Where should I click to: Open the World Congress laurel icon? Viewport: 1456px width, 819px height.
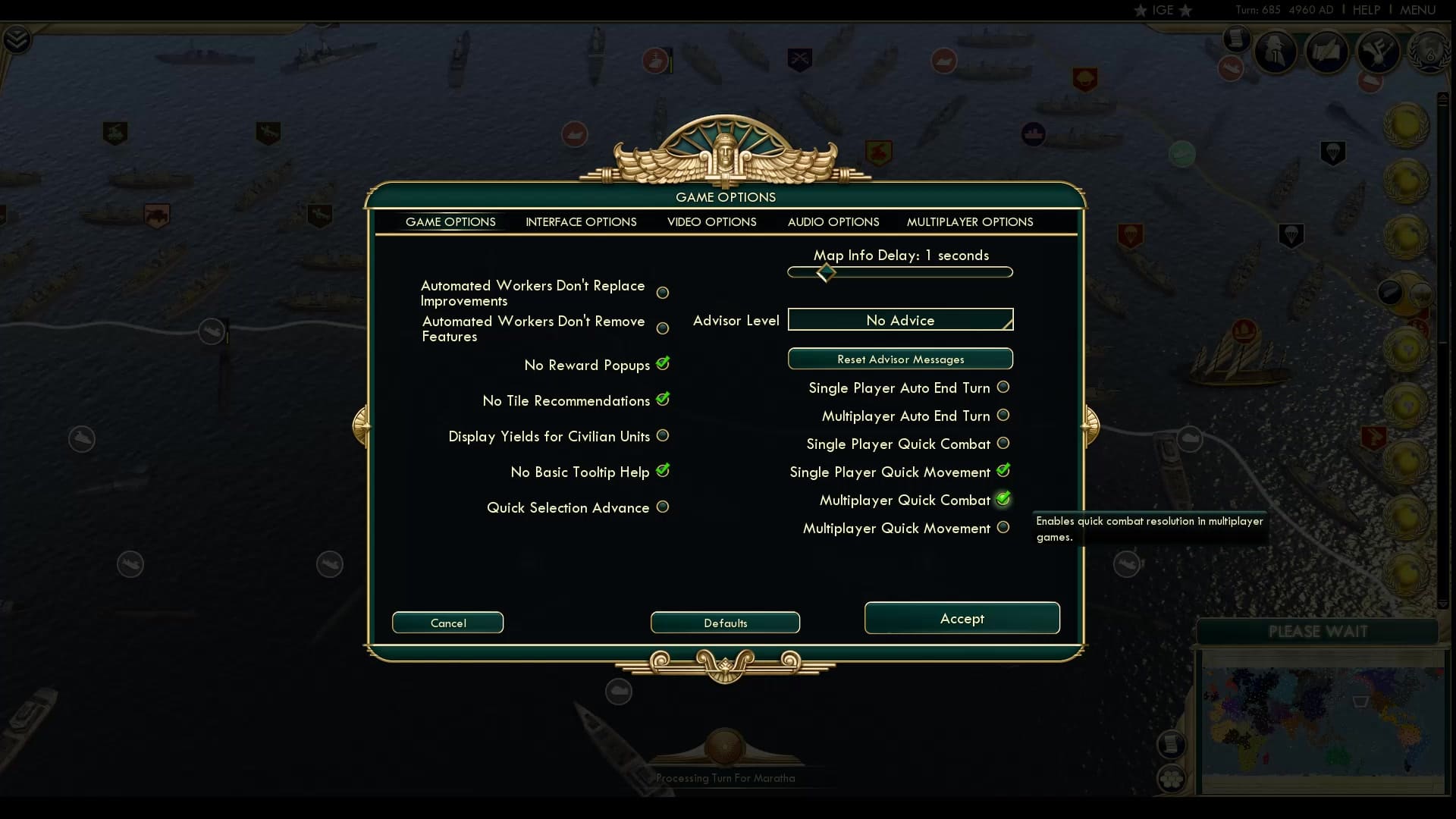pyautogui.click(x=1430, y=53)
